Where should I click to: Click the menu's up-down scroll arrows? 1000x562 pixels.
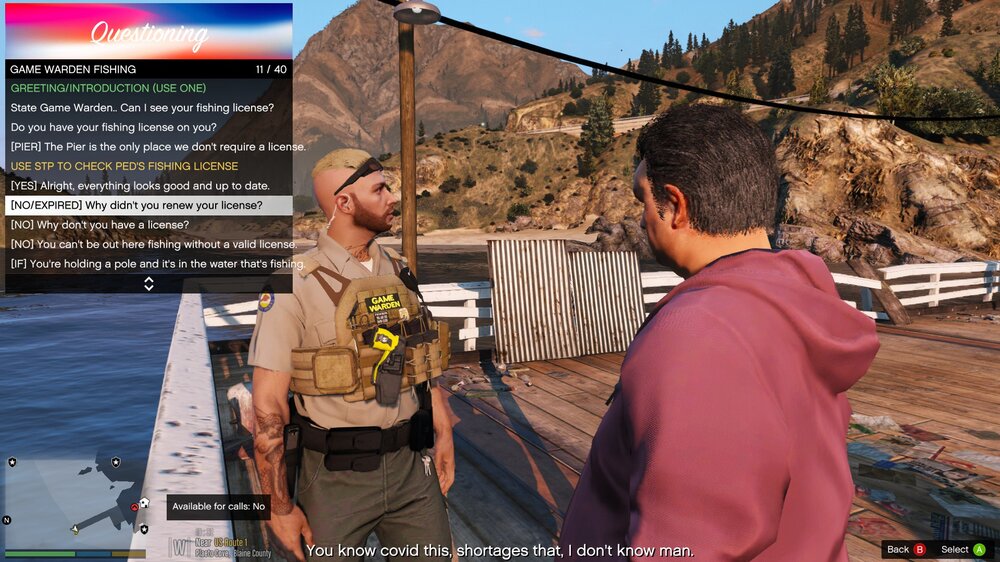pos(149,284)
